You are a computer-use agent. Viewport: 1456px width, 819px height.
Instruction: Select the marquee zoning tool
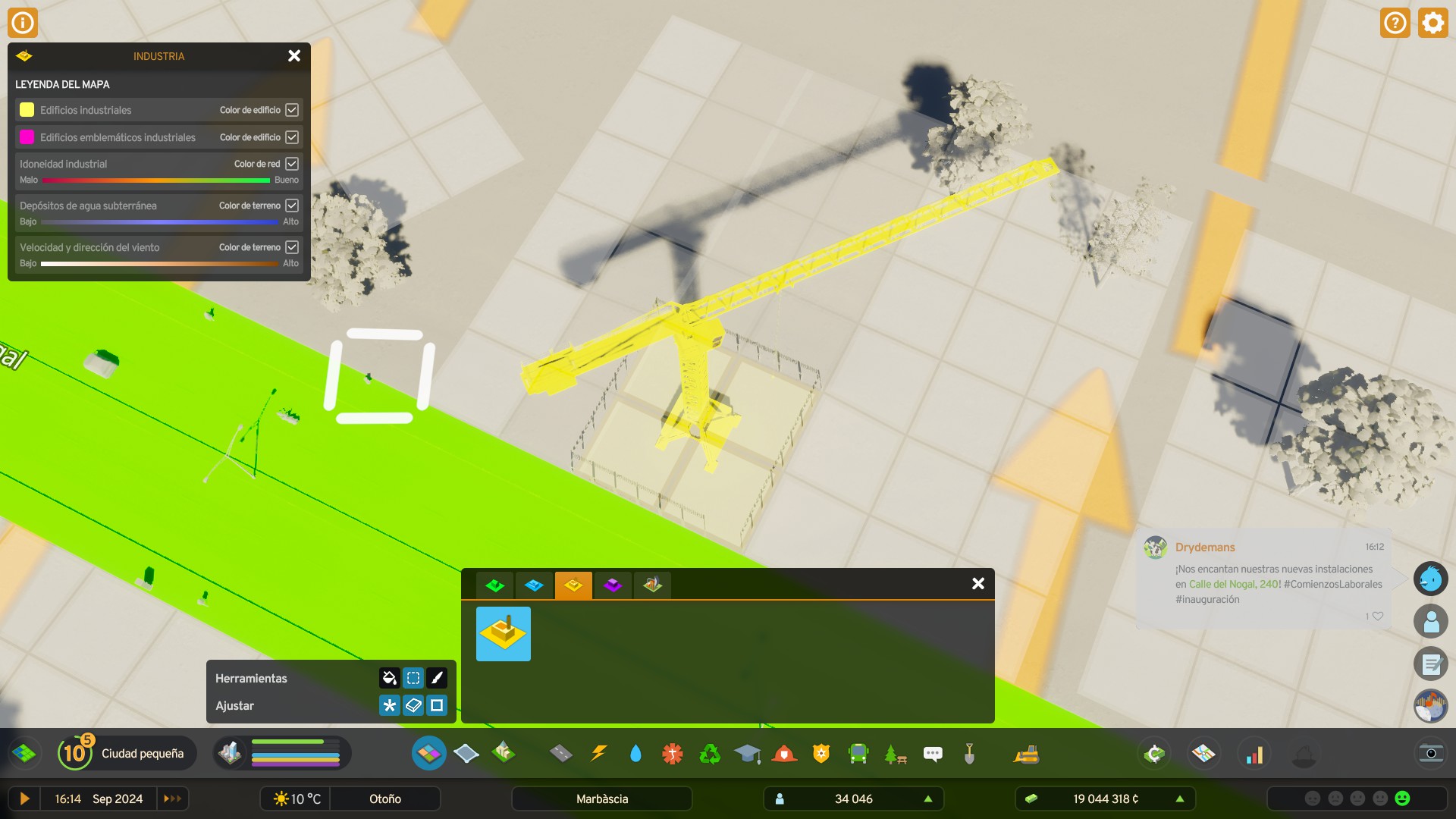[x=413, y=678]
